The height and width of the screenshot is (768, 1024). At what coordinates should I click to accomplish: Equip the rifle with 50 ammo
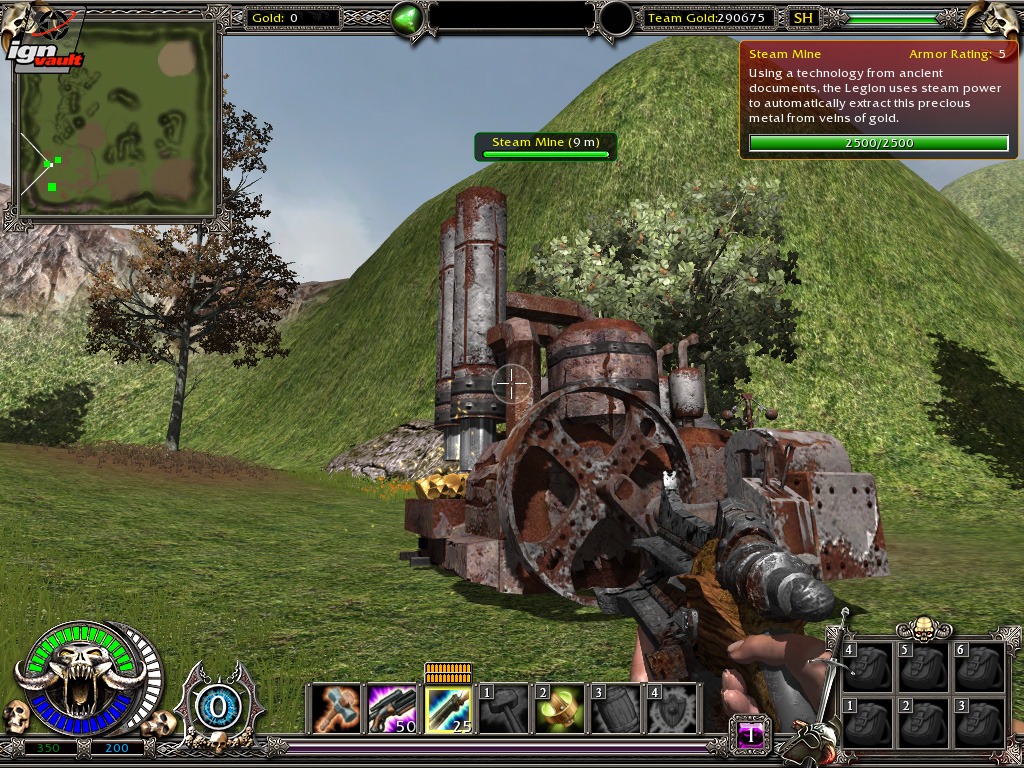pos(392,708)
